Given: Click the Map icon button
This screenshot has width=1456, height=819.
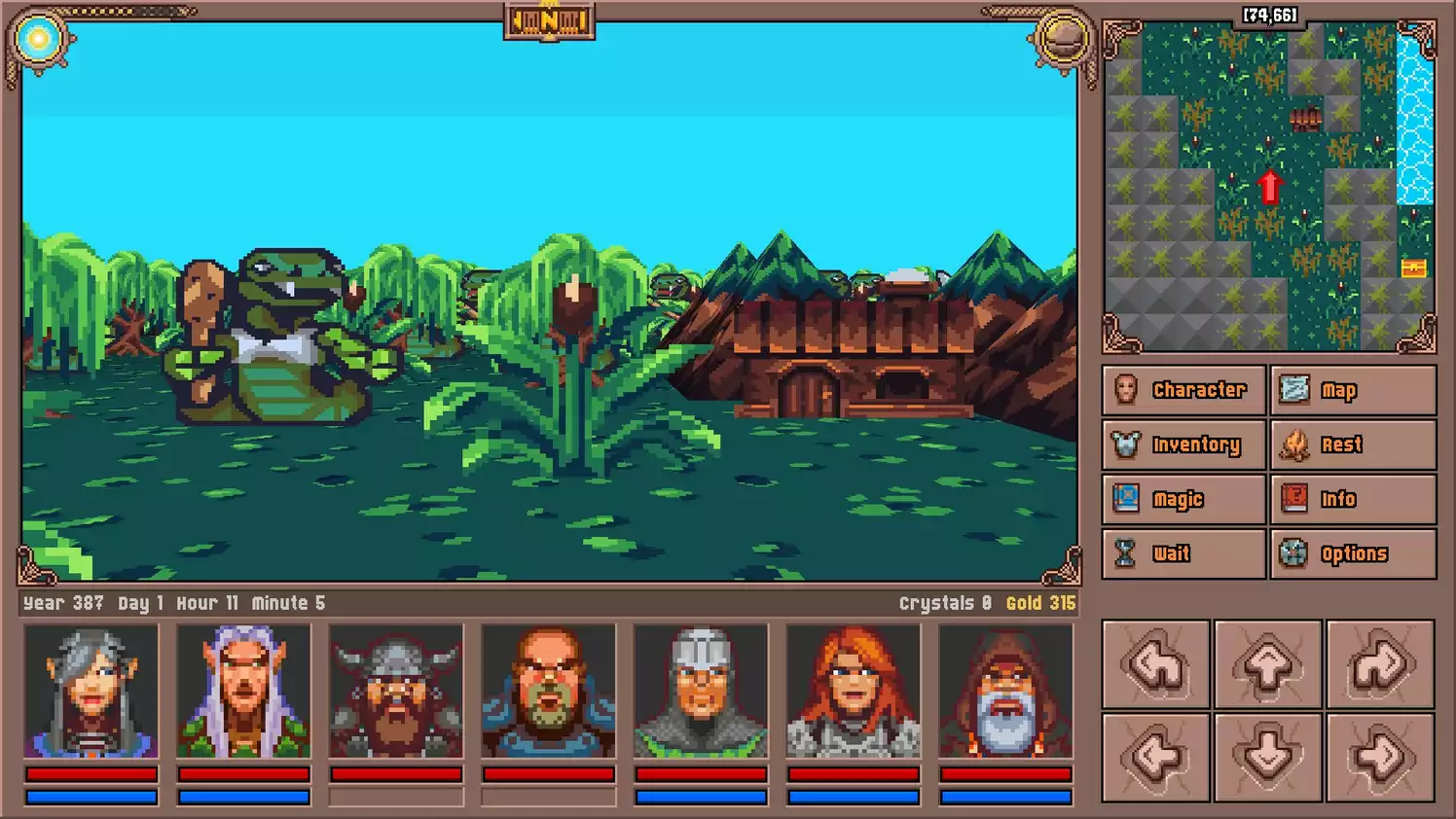Looking at the screenshot, I should pyautogui.click(x=1294, y=390).
